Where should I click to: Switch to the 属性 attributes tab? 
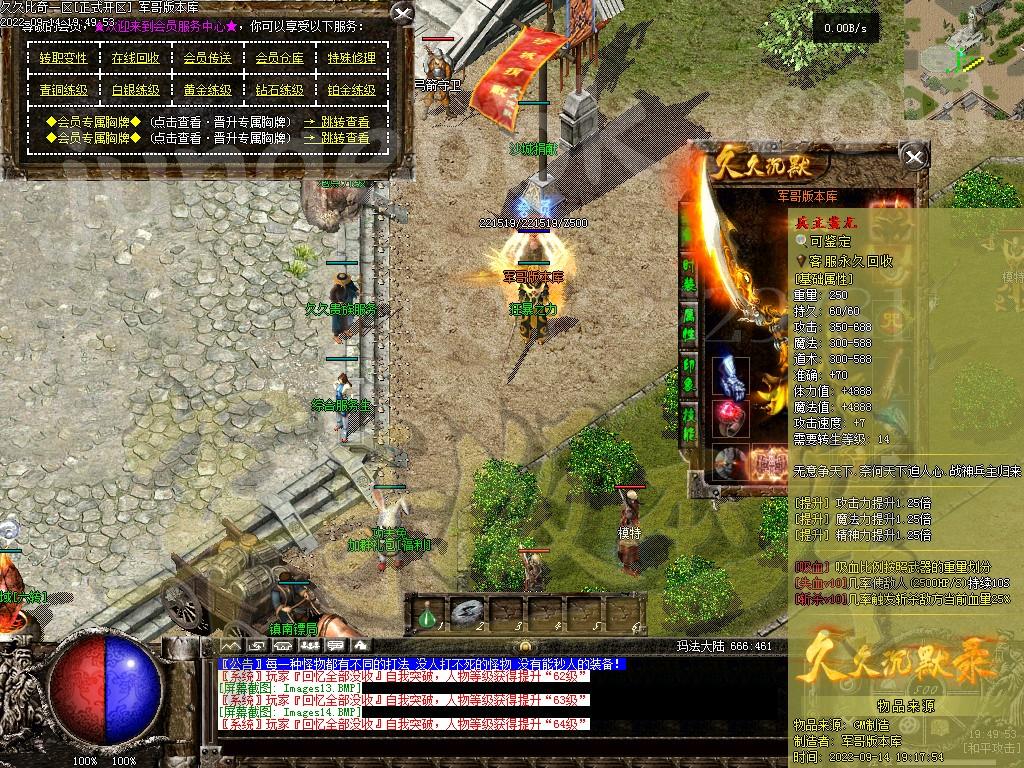pos(689,327)
